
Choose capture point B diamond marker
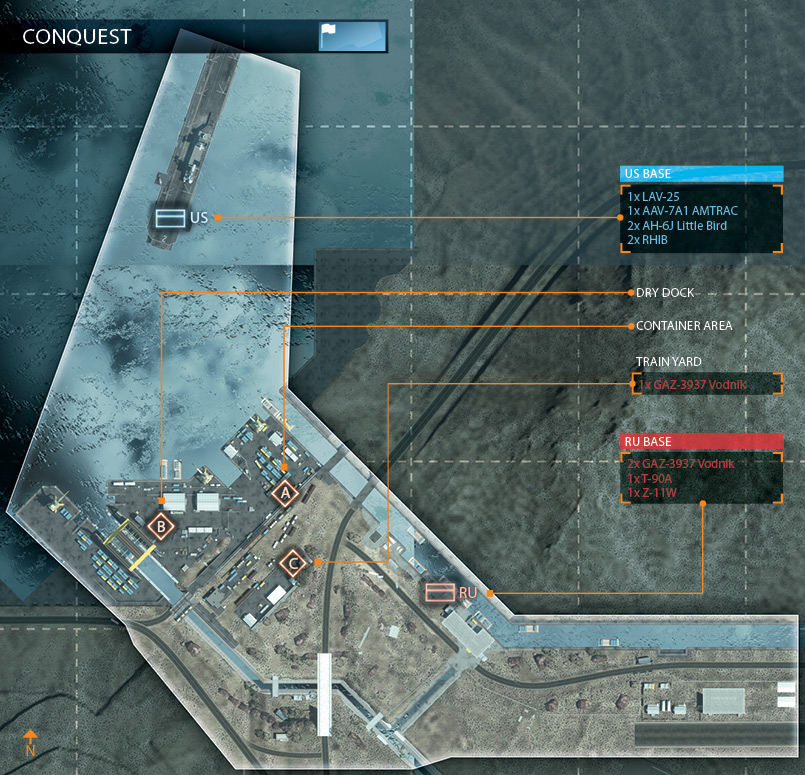click(x=160, y=524)
